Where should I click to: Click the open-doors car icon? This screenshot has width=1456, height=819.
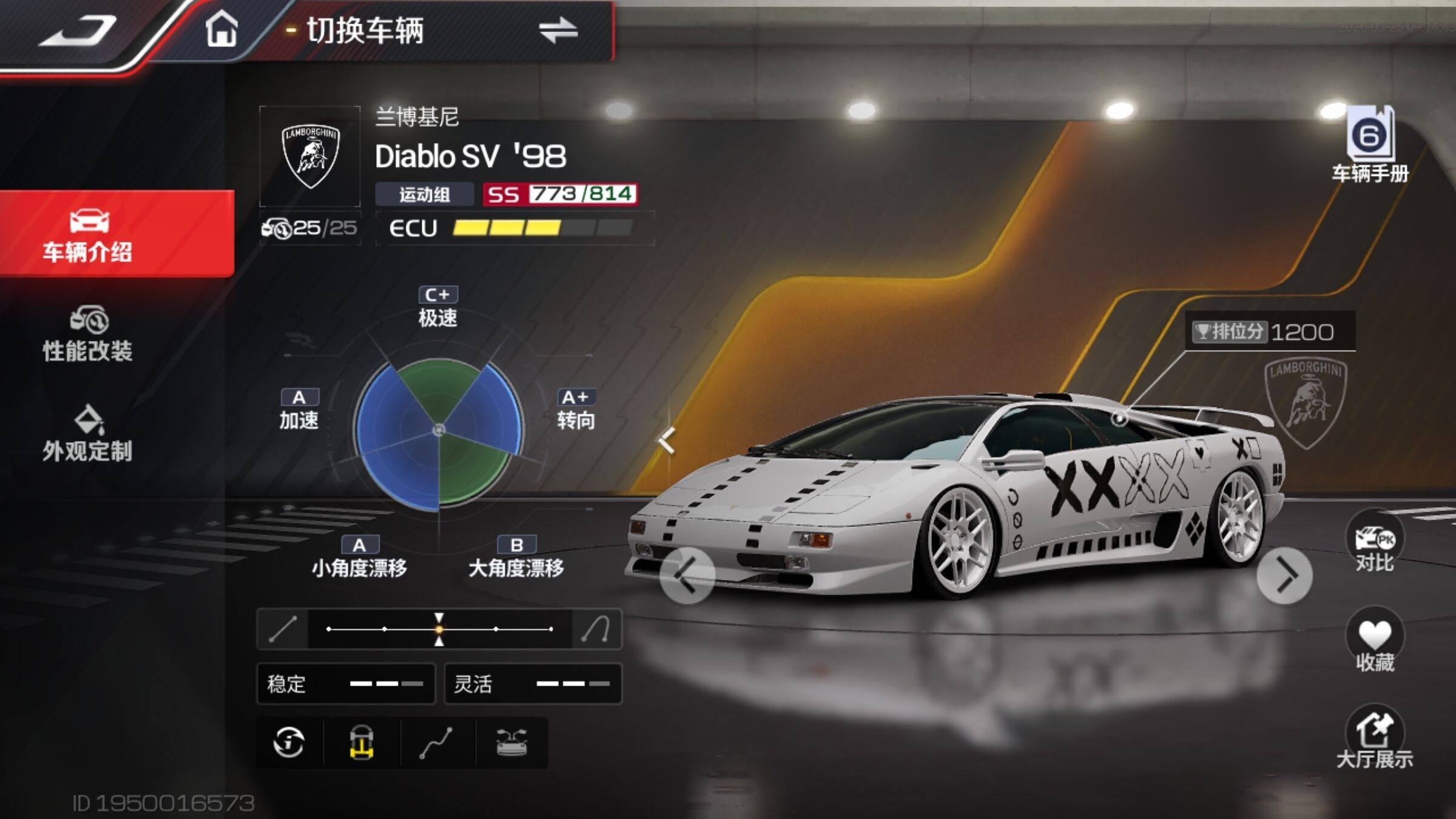pos(511,743)
